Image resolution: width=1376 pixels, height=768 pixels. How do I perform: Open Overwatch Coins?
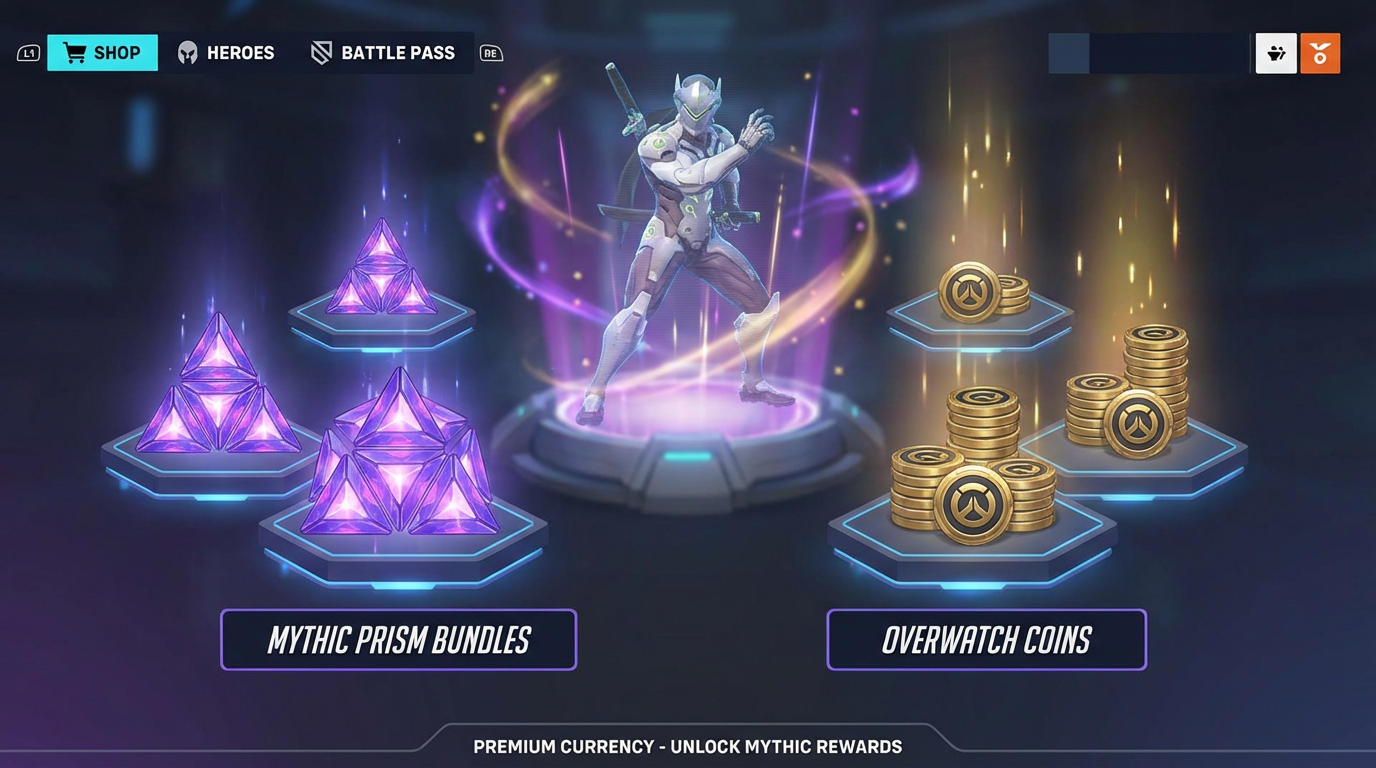(x=986, y=639)
